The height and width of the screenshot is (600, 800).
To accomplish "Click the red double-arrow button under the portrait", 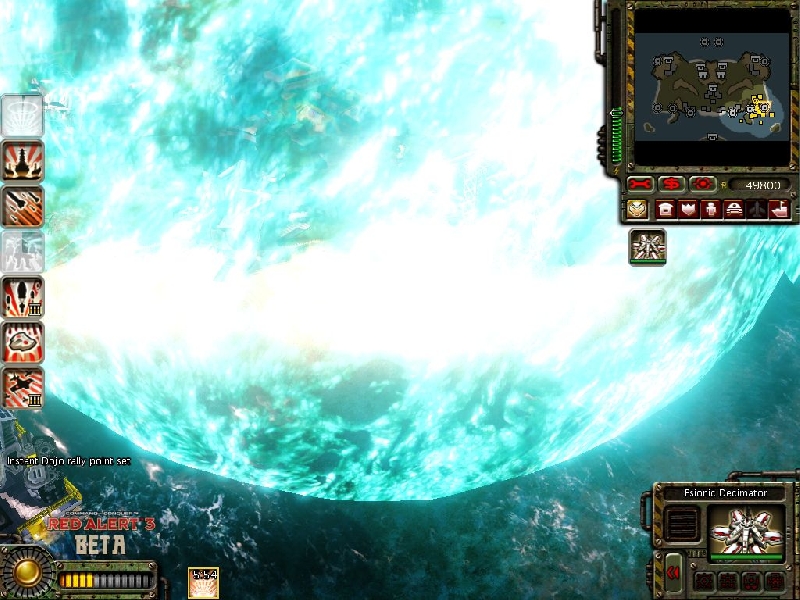I will tap(674, 572).
